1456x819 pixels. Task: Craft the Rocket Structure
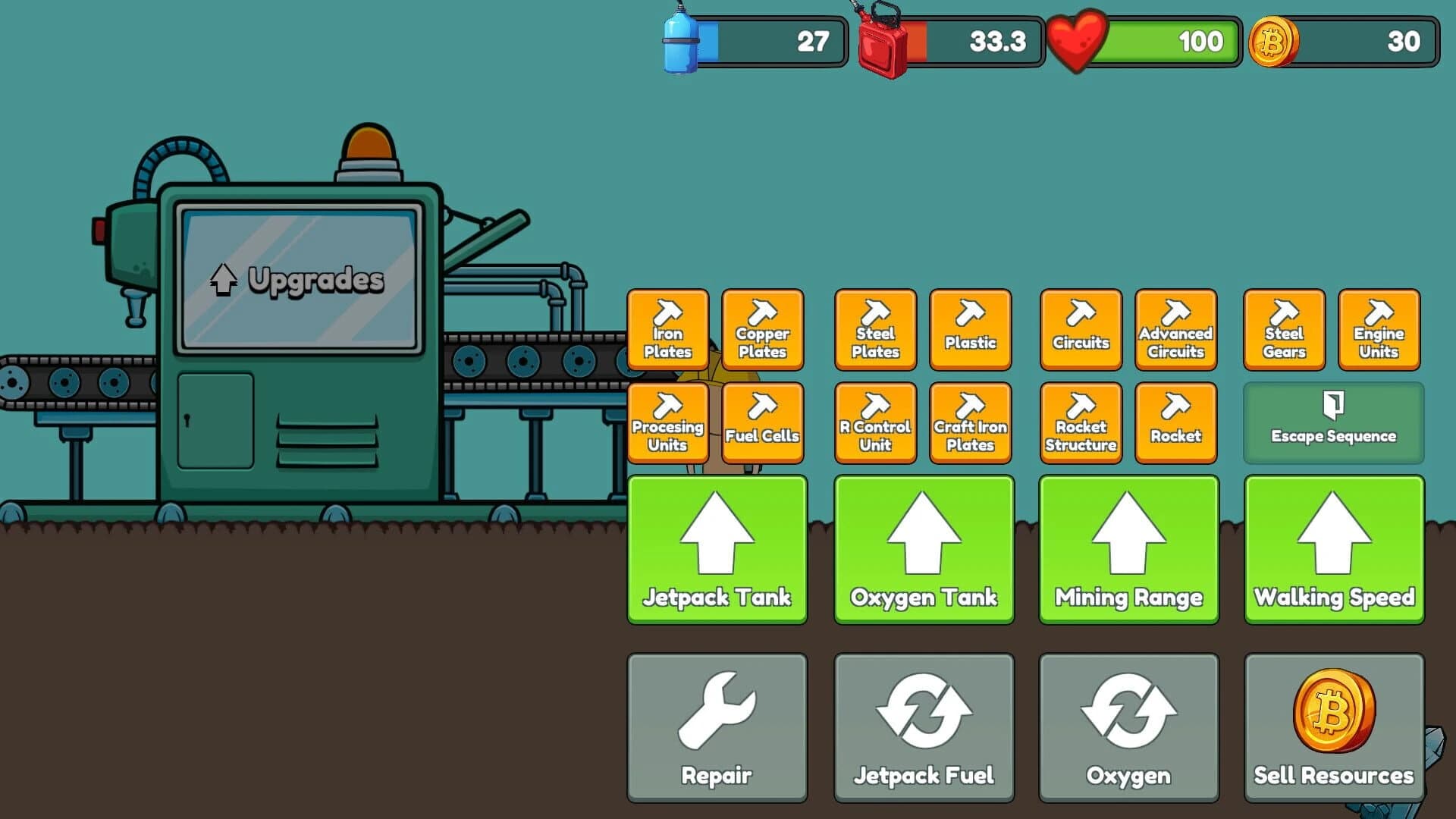click(x=1081, y=422)
